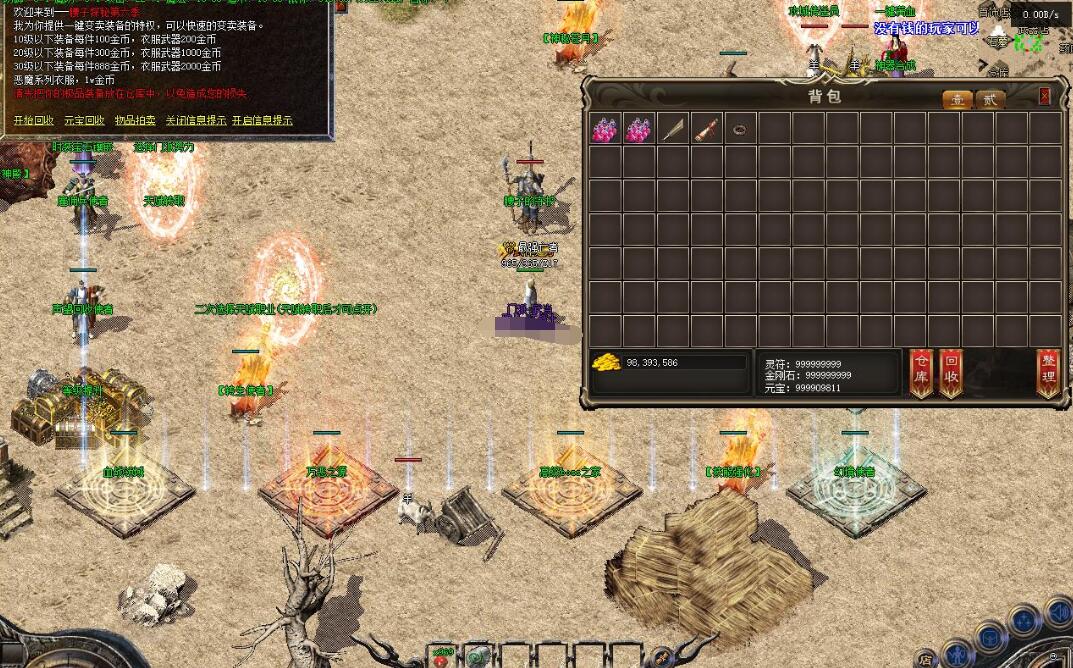Sort the bag with the 整理 button
The width and height of the screenshot is (1073, 668).
tap(1048, 374)
